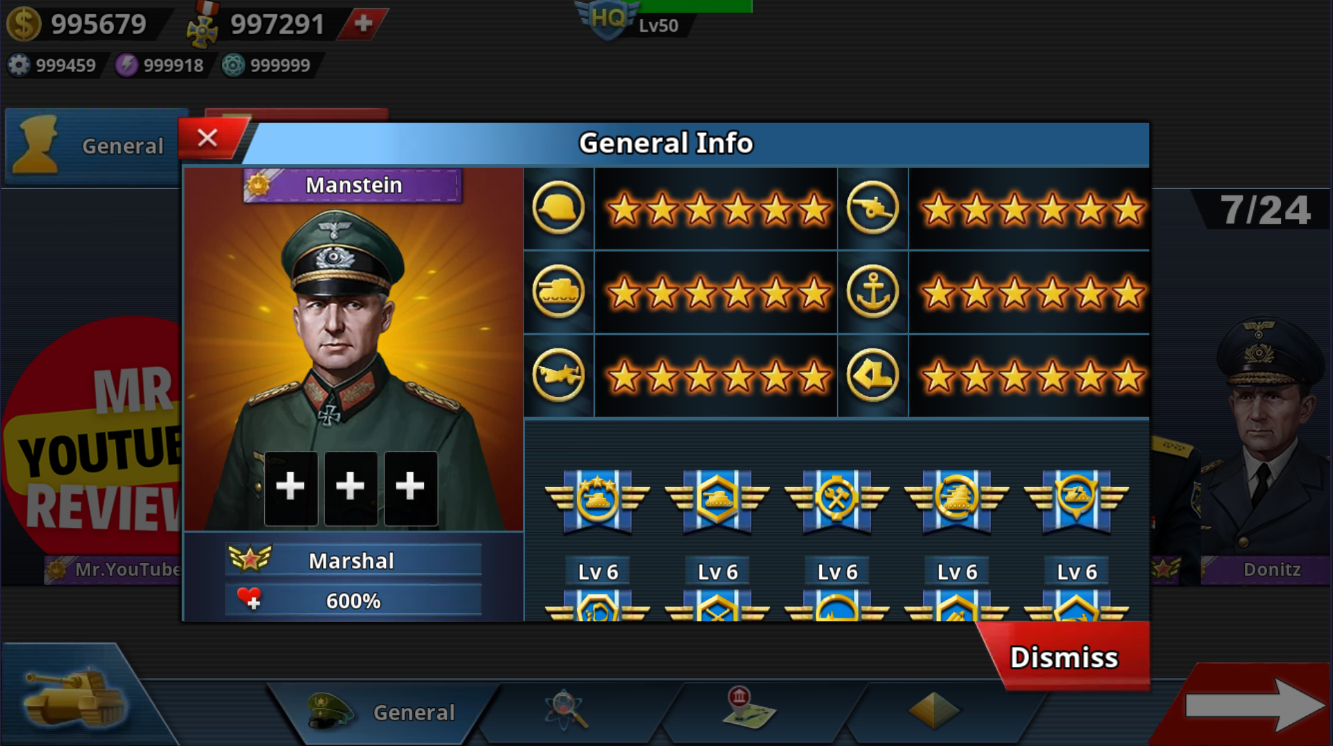Add medals with the red plus button
This screenshot has height=746, width=1333.
click(x=363, y=24)
